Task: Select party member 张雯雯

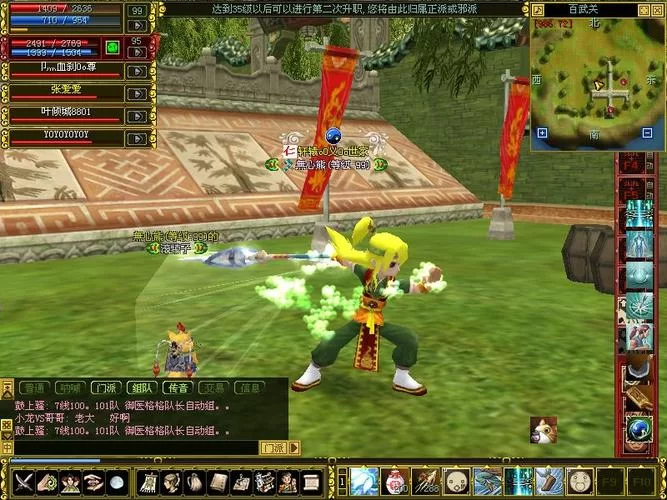Action: click(x=63, y=90)
